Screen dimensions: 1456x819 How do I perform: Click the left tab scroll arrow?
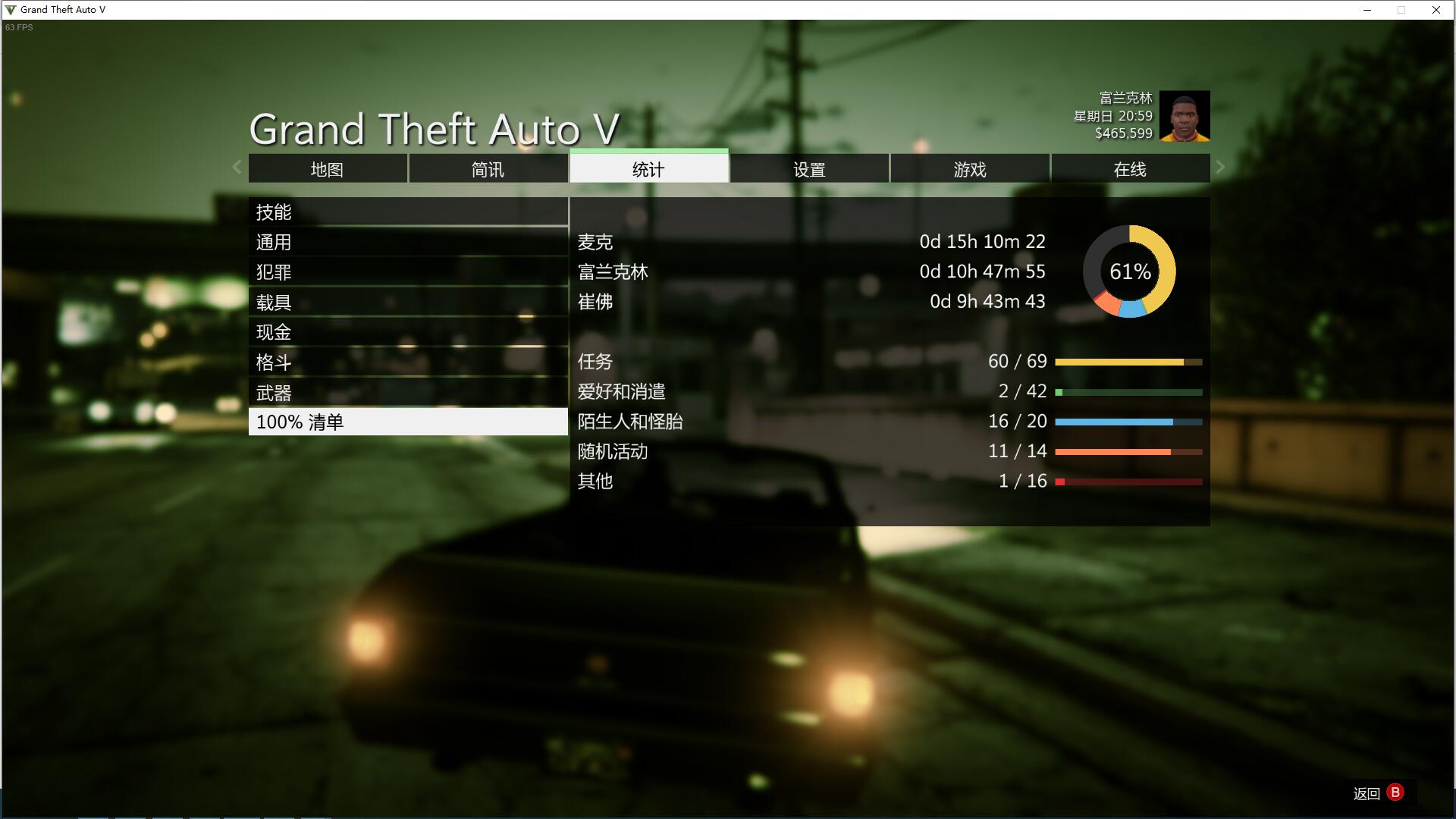click(237, 168)
